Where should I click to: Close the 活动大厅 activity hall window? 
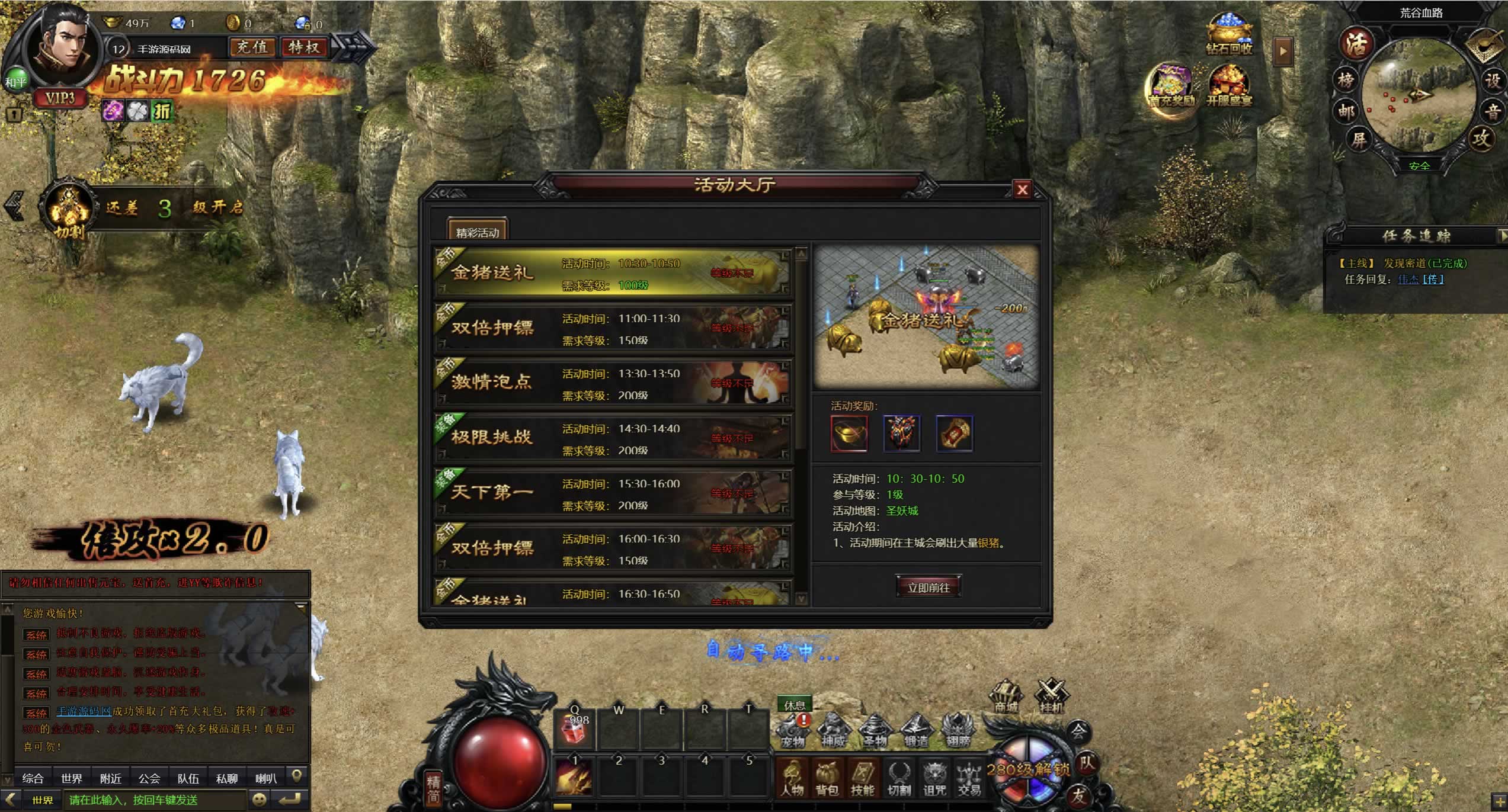[x=1022, y=190]
